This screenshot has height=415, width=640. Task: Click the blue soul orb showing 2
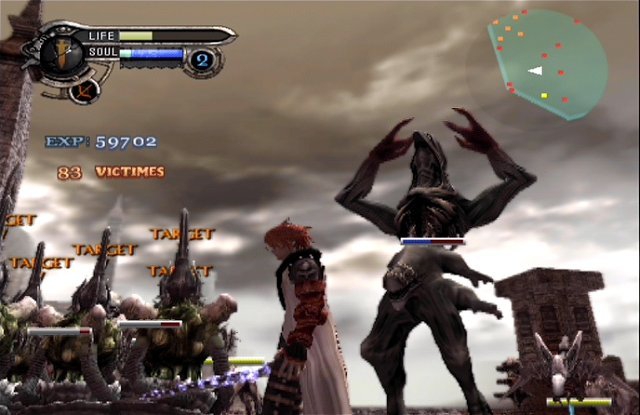click(x=201, y=60)
